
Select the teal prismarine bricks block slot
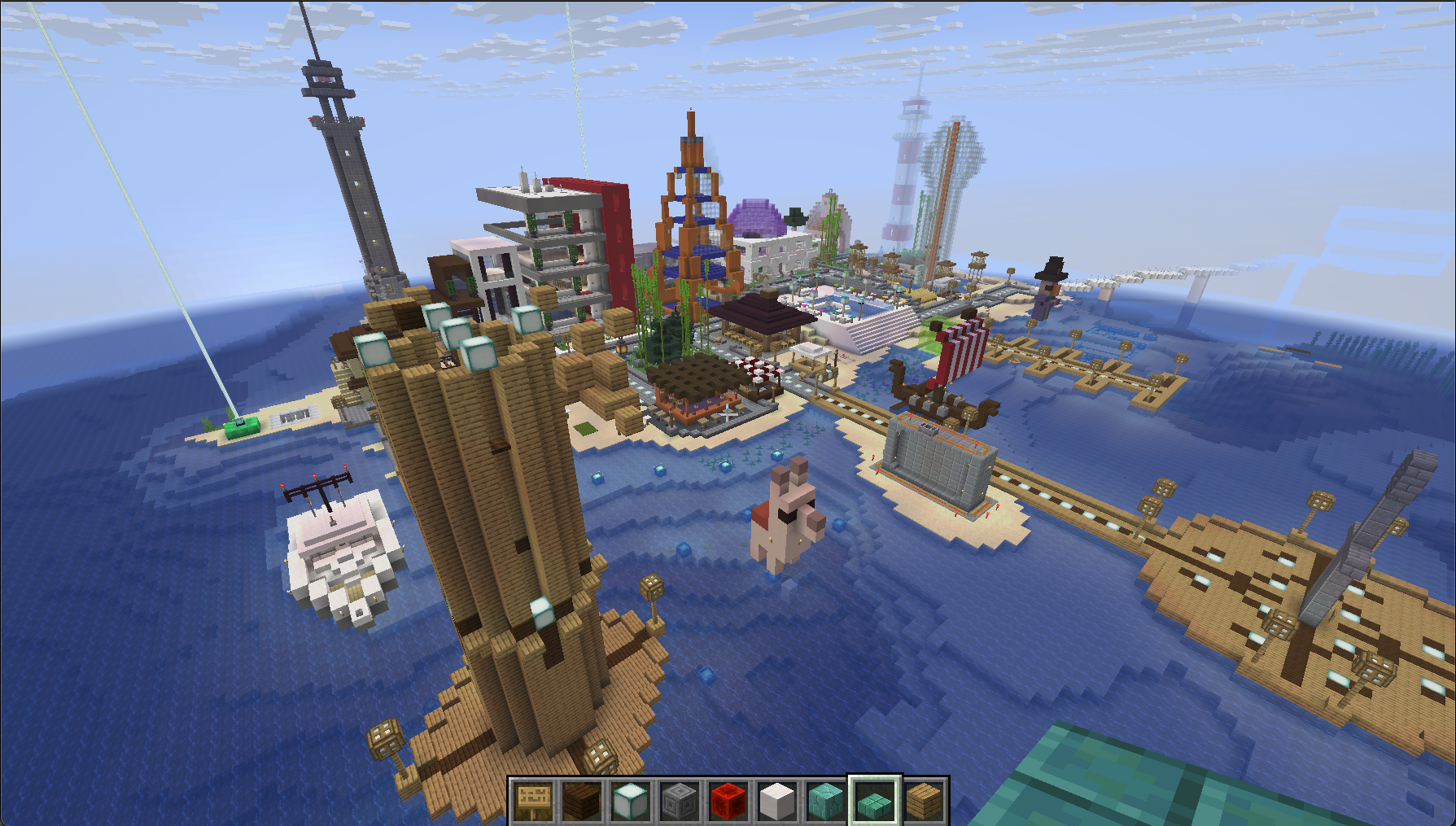coord(826,801)
